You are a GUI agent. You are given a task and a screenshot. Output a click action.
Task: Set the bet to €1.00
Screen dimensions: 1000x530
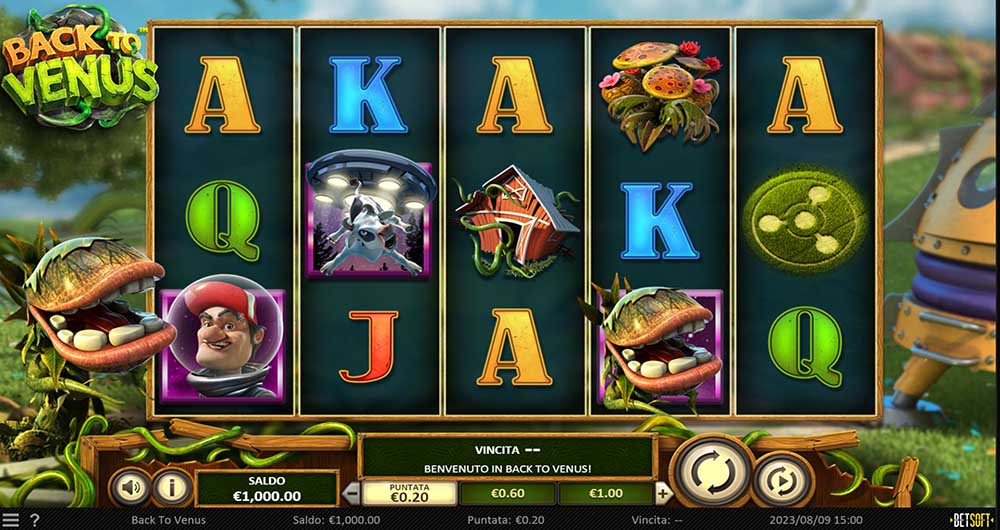click(x=606, y=493)
